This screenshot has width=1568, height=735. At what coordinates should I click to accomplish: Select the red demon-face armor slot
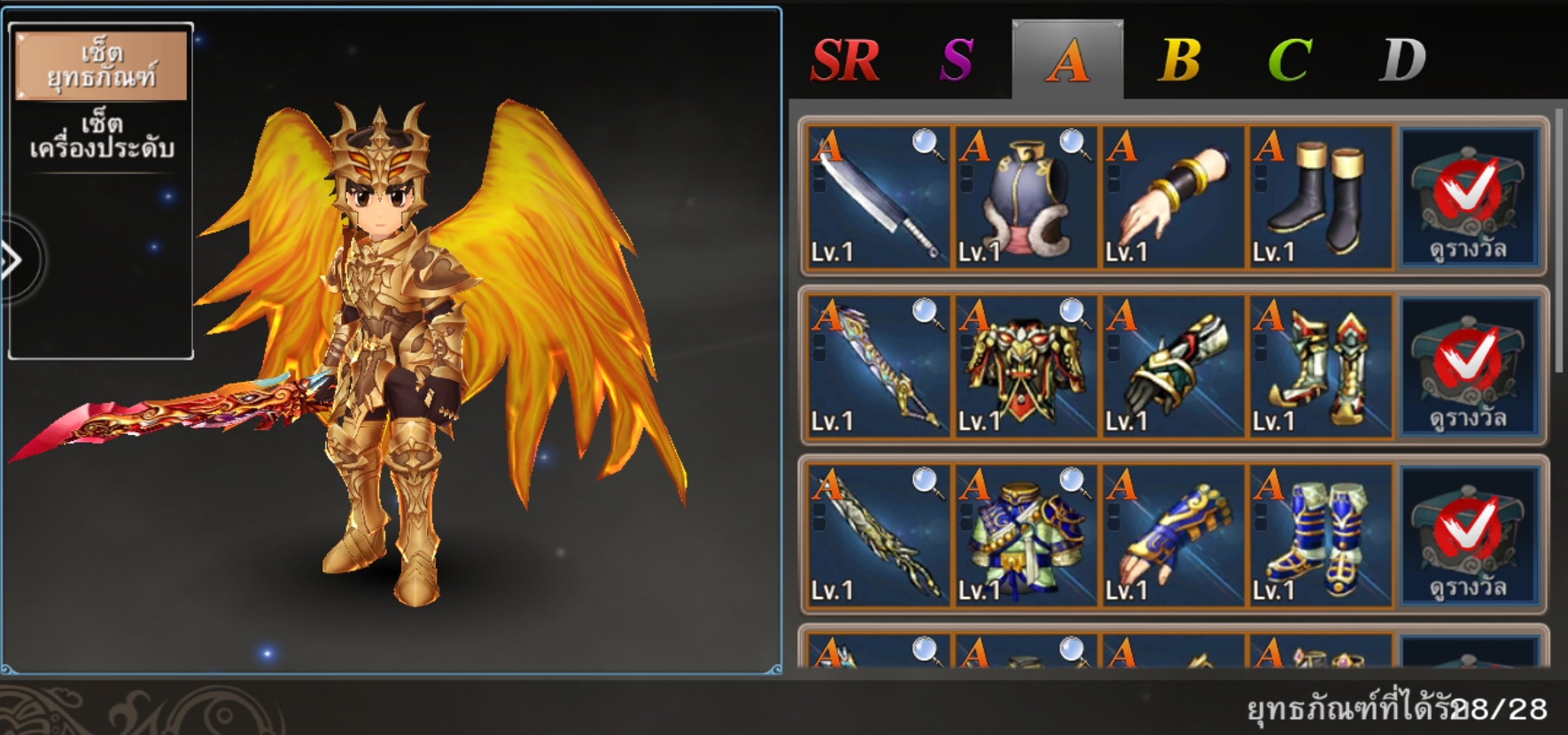pos(1025,366)
